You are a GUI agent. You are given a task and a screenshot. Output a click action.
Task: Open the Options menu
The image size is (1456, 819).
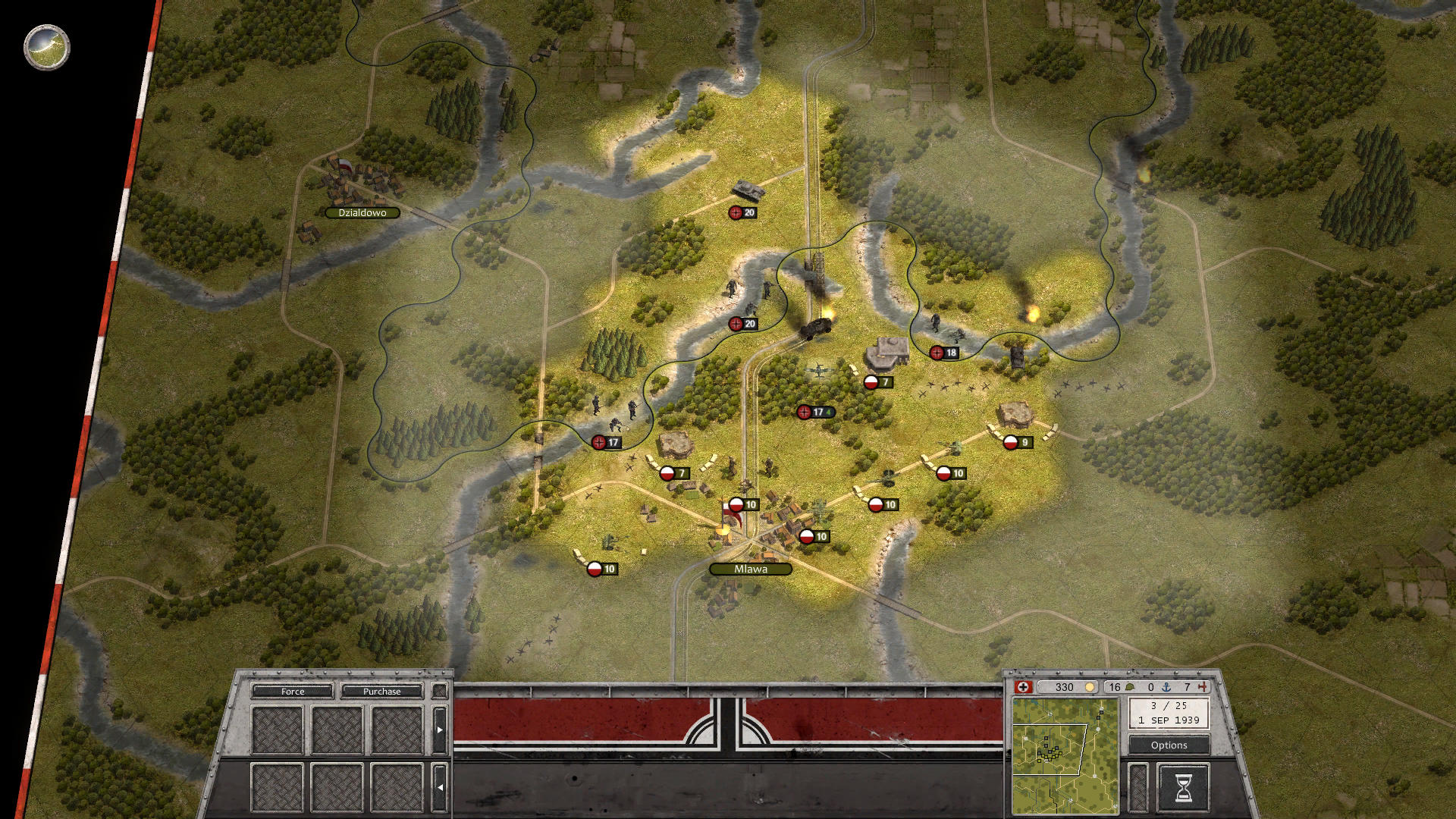[1169, 745]
